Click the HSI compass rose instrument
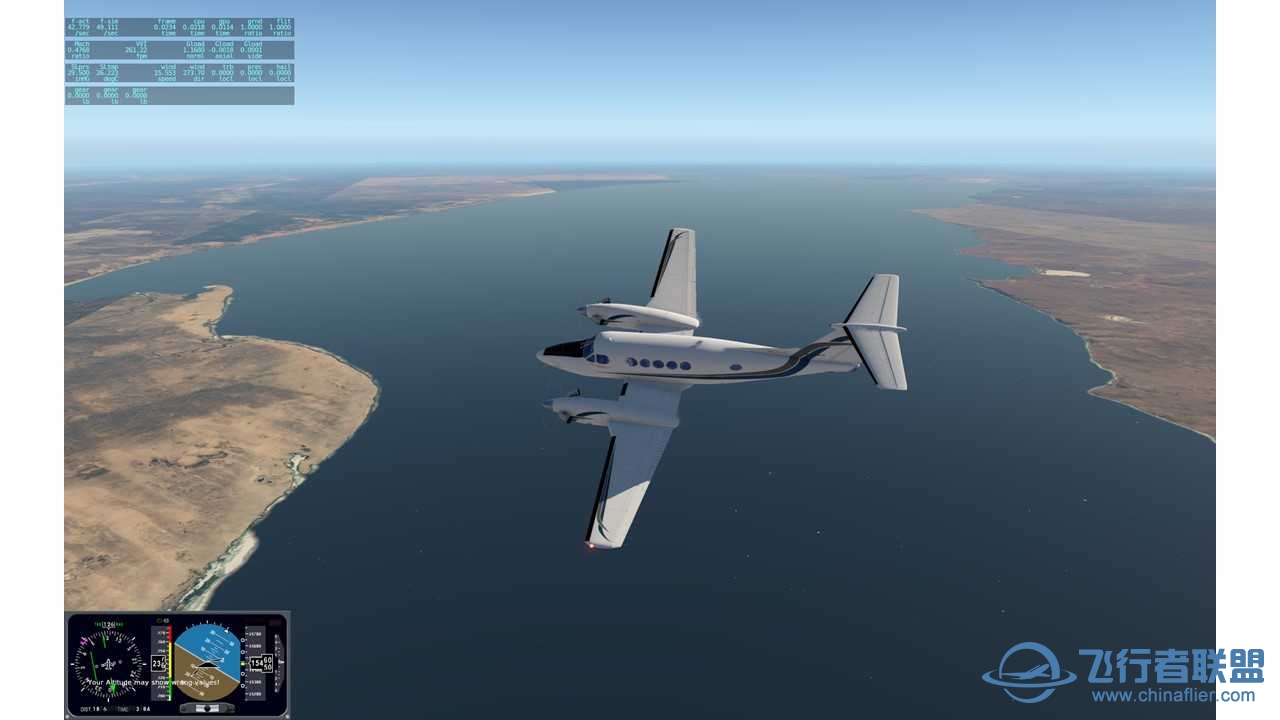 point(107,663)
